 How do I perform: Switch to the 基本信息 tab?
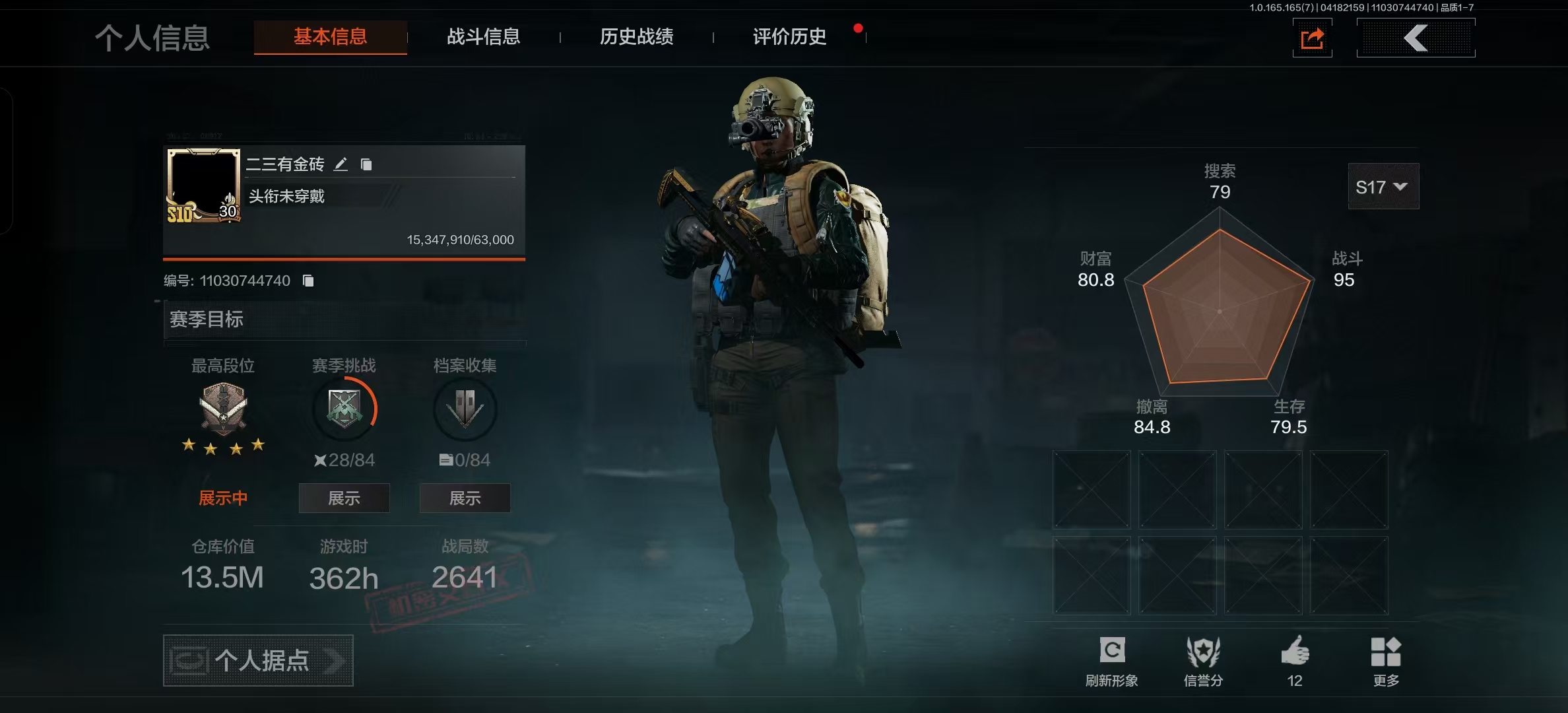coord(330,37)
